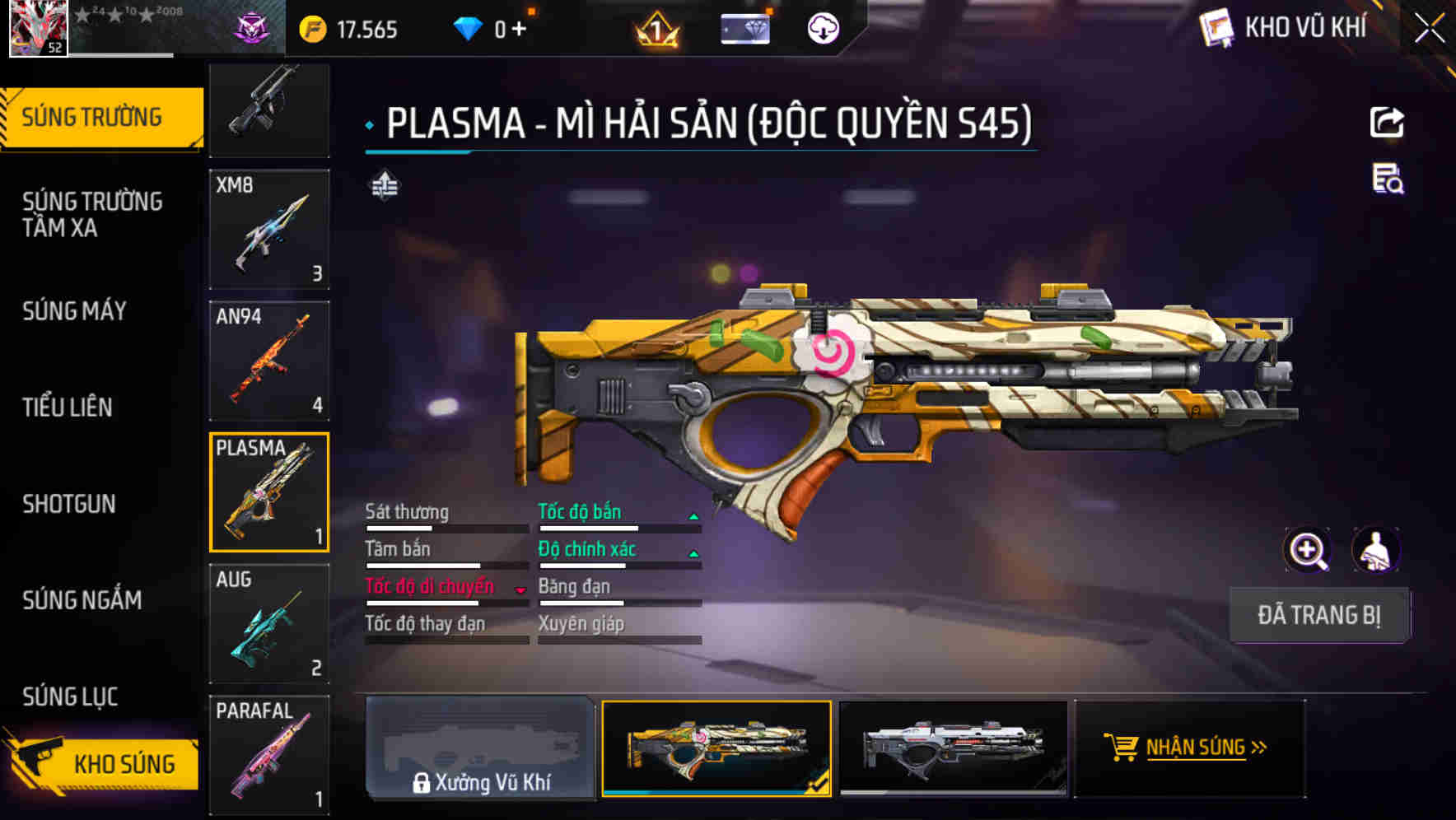
Task: Zoom in with the magnifier icon
Action: pyautogui.click(x=1307, y=550)
